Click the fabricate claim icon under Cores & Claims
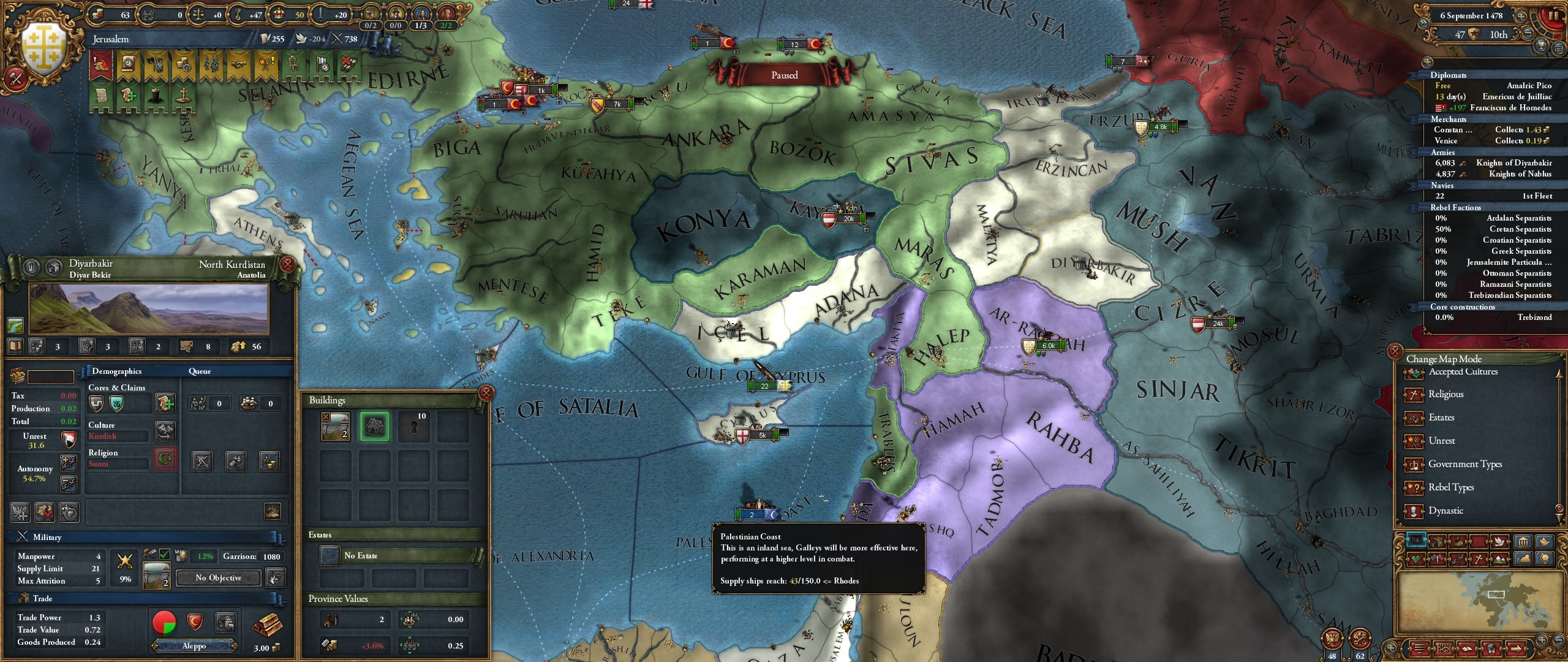 165,403
